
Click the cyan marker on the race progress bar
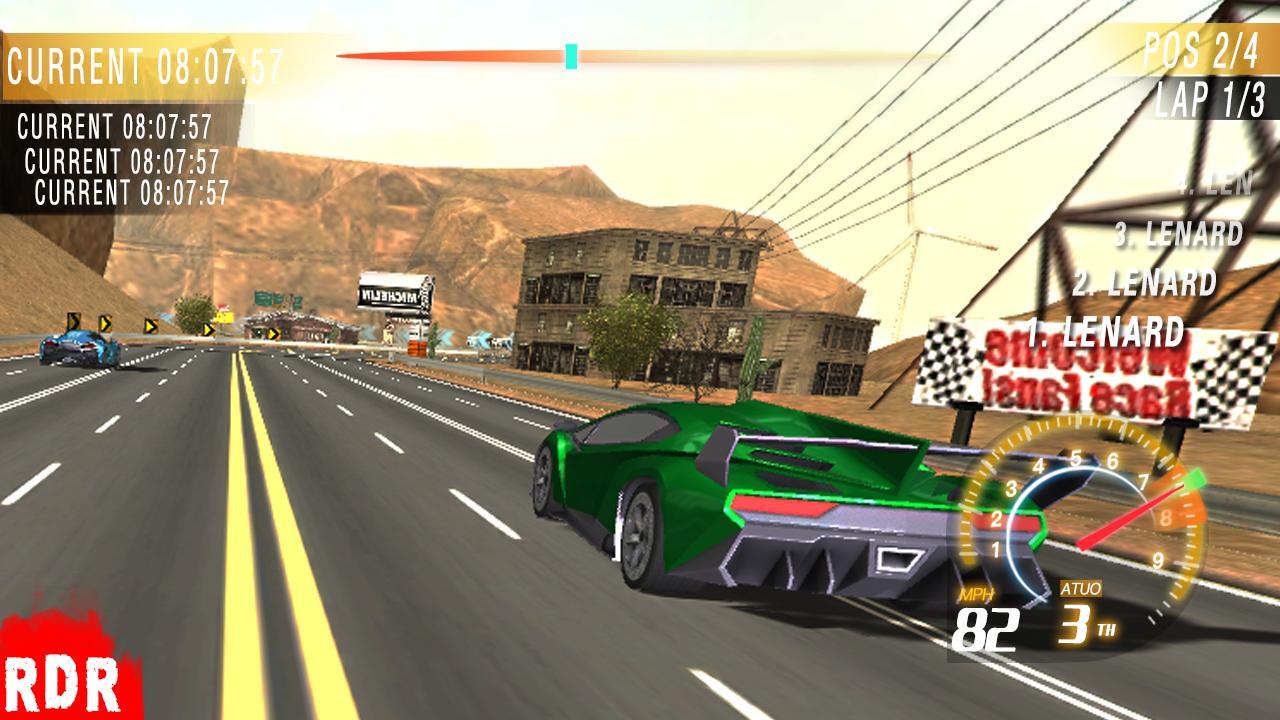[572, 57]
